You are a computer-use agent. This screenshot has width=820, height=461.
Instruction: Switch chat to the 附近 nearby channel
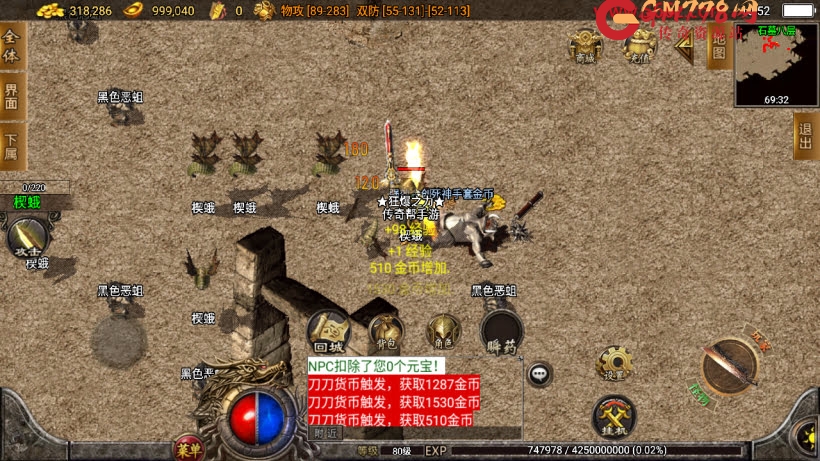pyautogui.click(x=326, y=434)
